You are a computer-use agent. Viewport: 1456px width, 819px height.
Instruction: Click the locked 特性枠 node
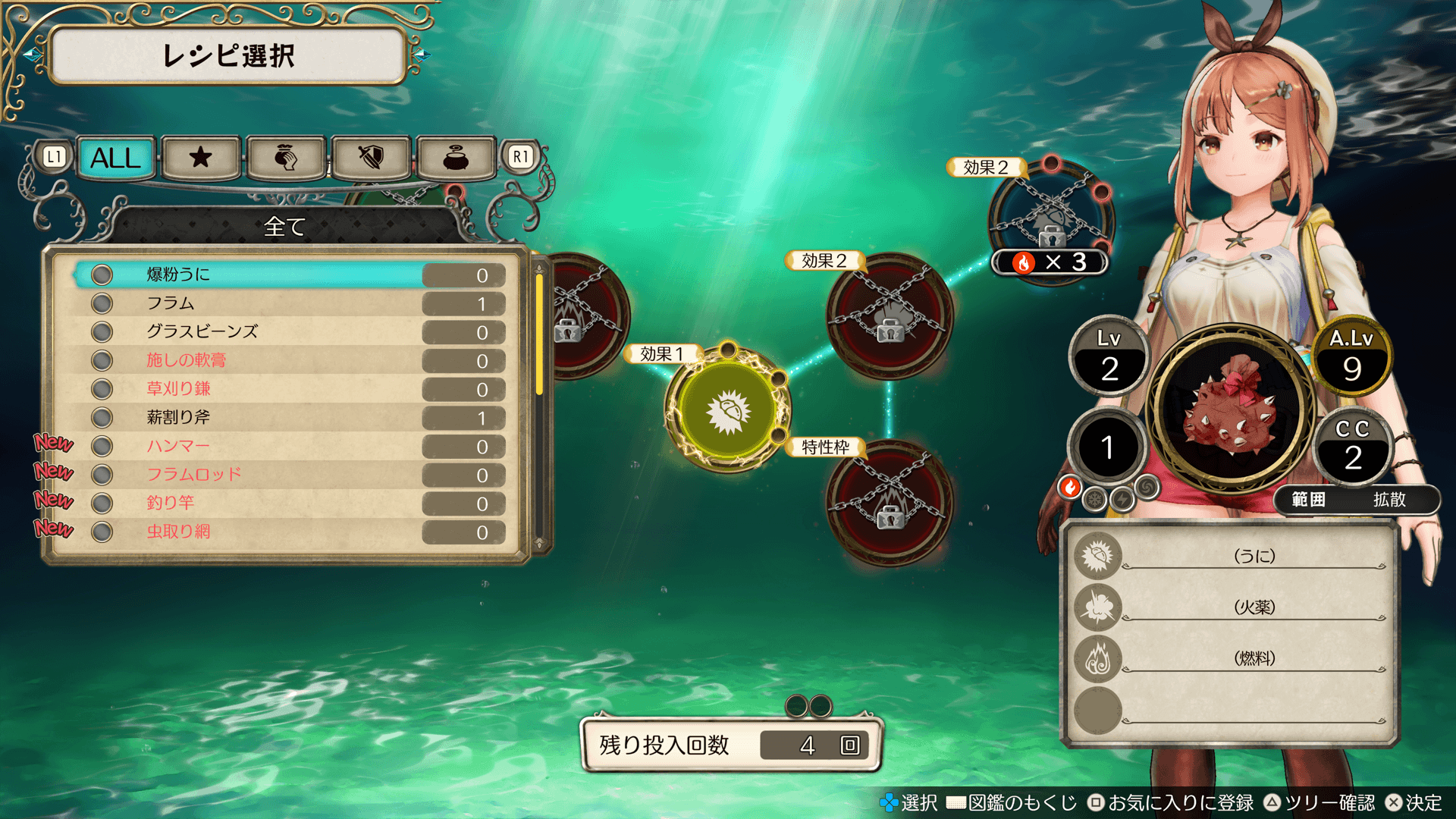[x=889, y=502]
